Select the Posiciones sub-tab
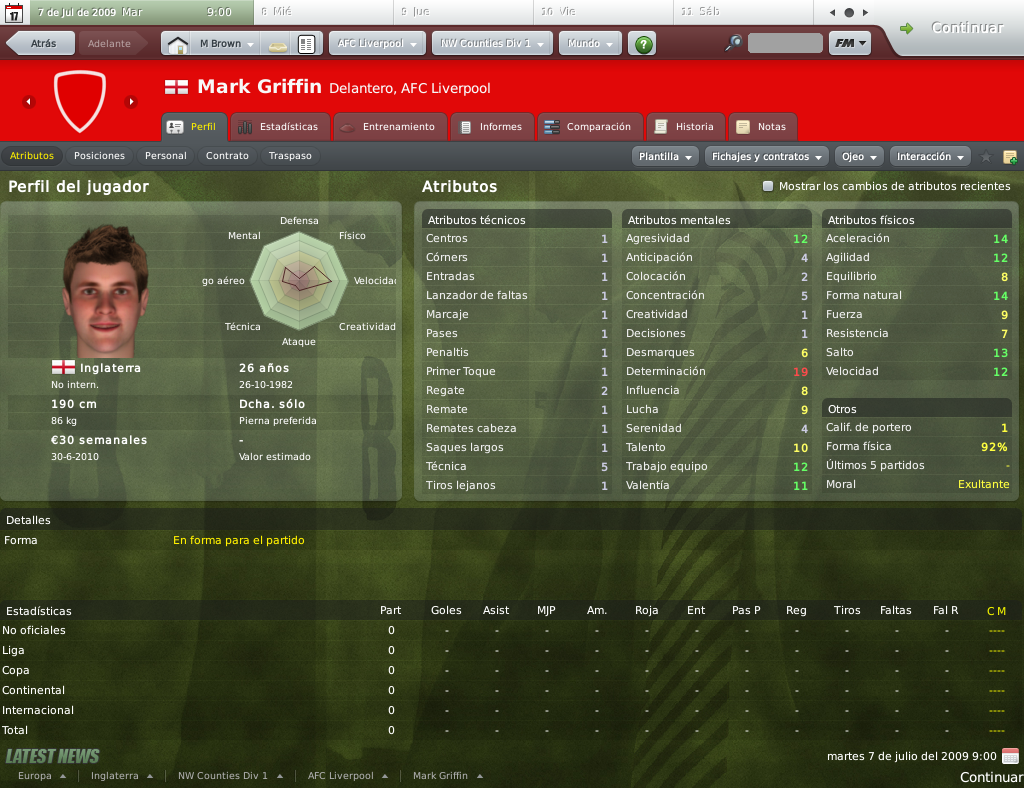 coord(99,156)
